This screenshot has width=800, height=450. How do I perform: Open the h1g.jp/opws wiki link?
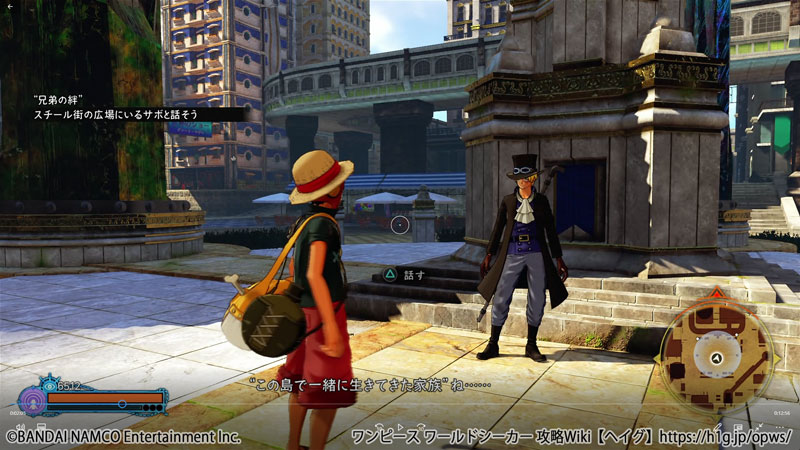coord(720,437)
